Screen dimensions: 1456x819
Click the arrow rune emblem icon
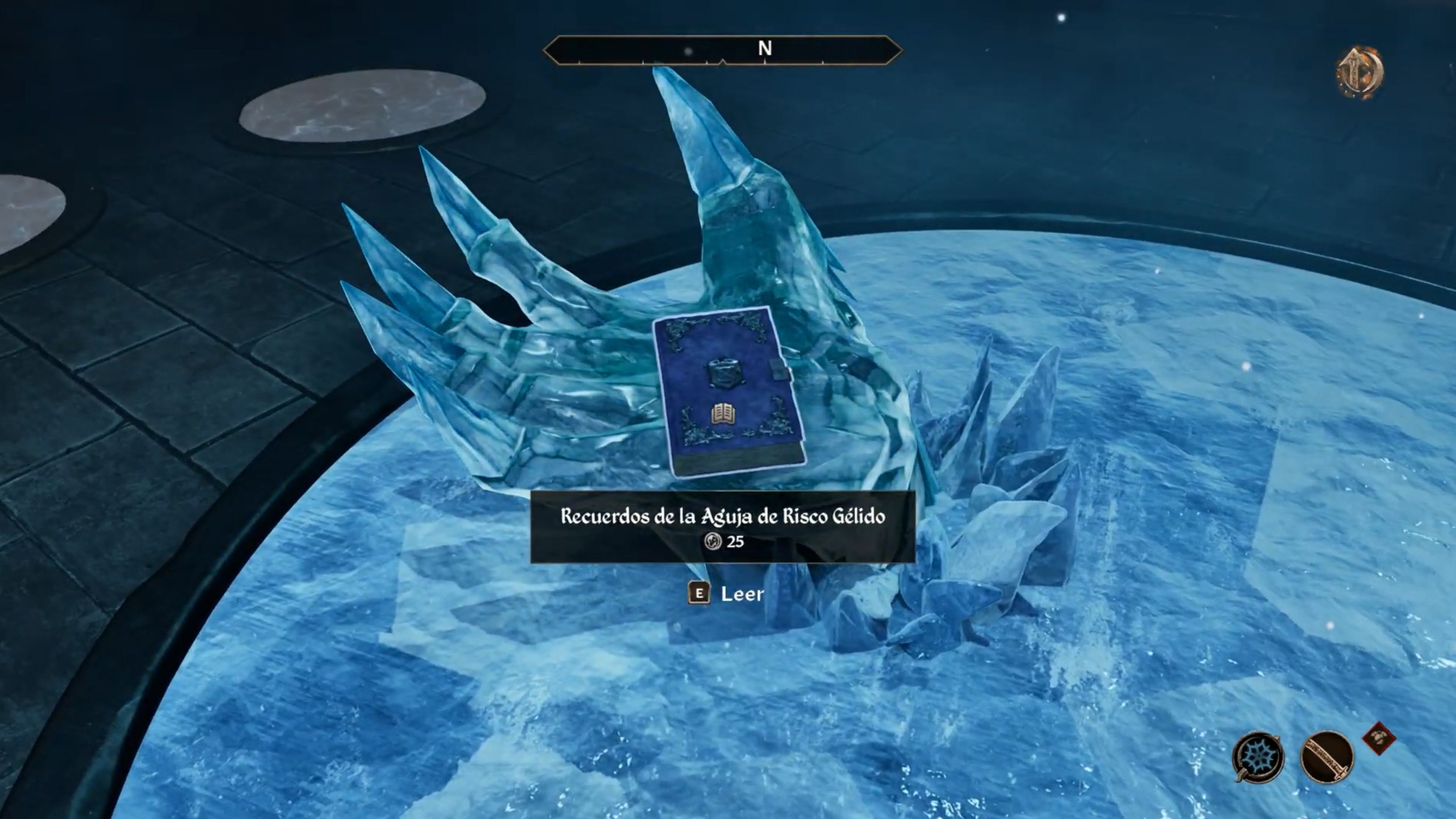(x=1360, y=72)
